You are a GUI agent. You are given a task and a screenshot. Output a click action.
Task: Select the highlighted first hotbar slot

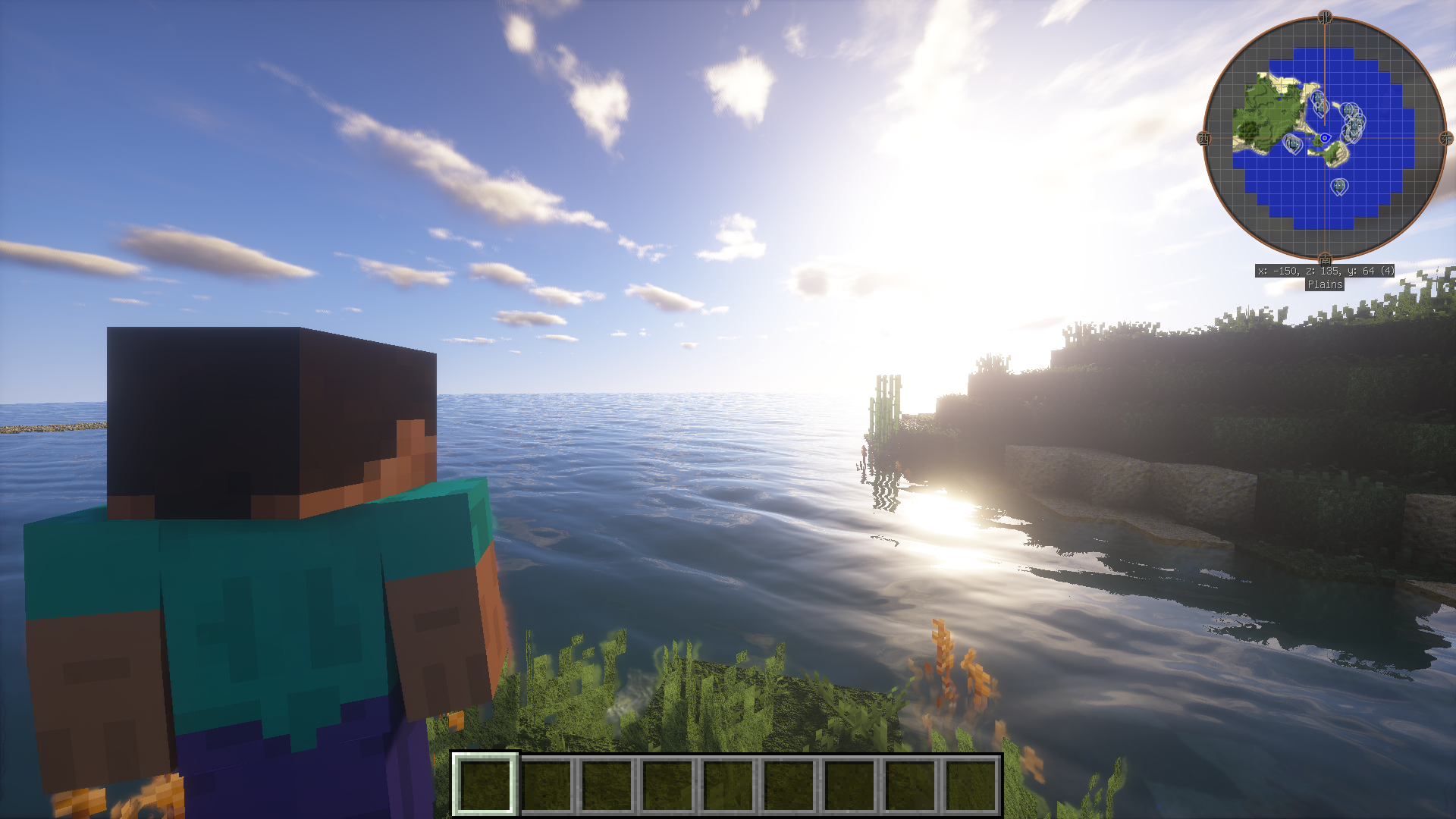pos(485,784)
